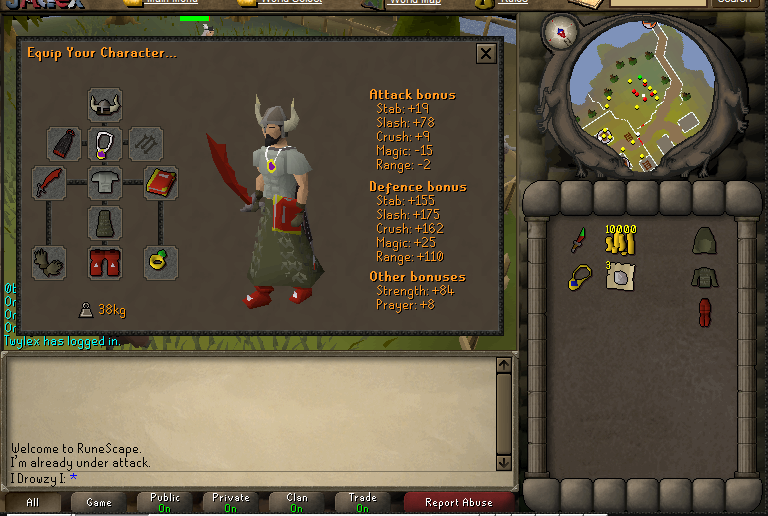Select the 10000 coins stack in inventory
The width and height of the screenshot is (768, 516).
click(620, 240)
